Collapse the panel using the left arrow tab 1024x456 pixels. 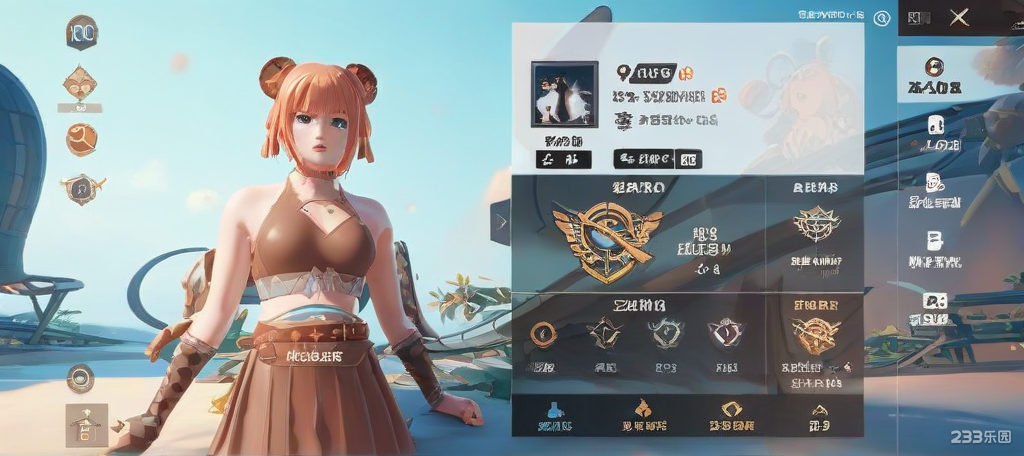click(x=499, y=224)
